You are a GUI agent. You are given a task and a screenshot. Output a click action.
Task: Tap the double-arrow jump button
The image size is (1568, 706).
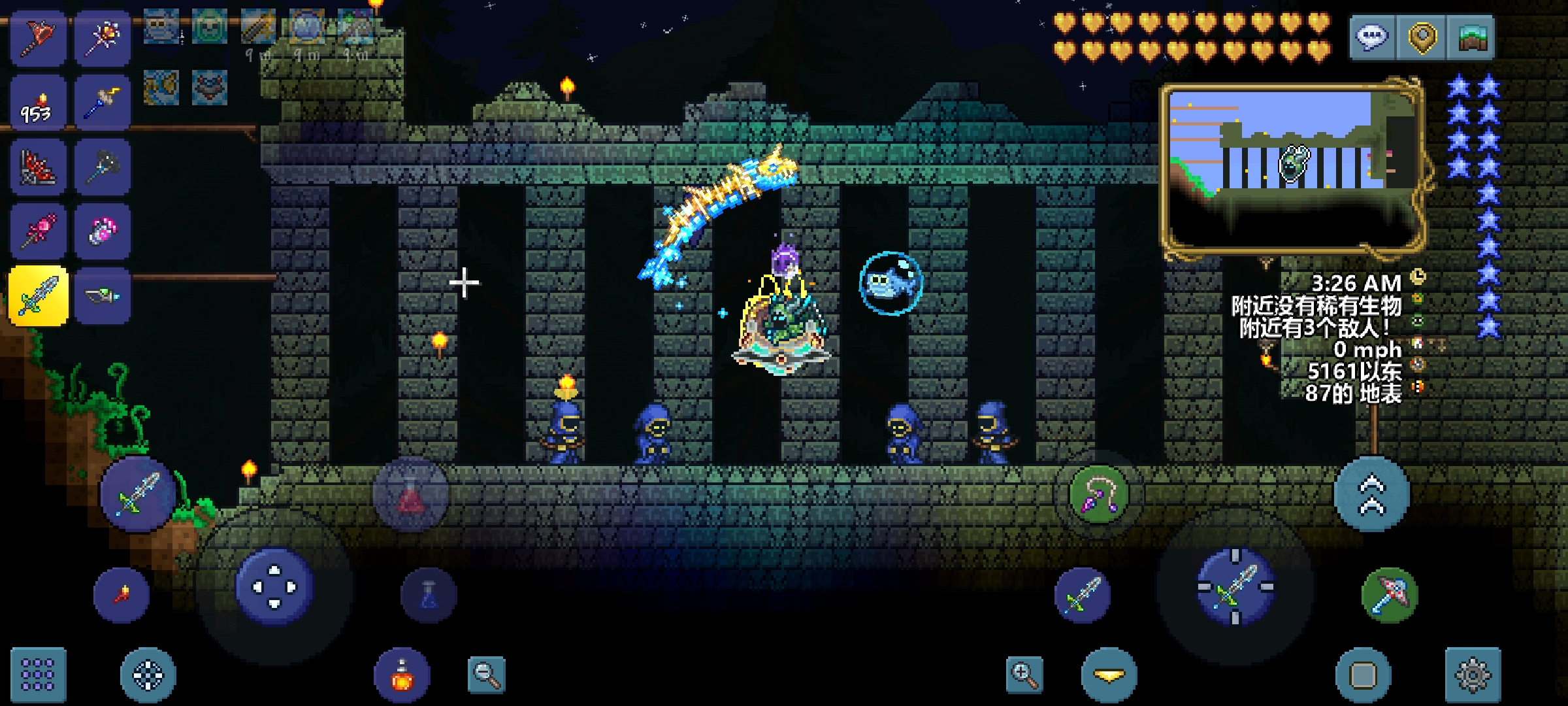(x=1371, y=495)
